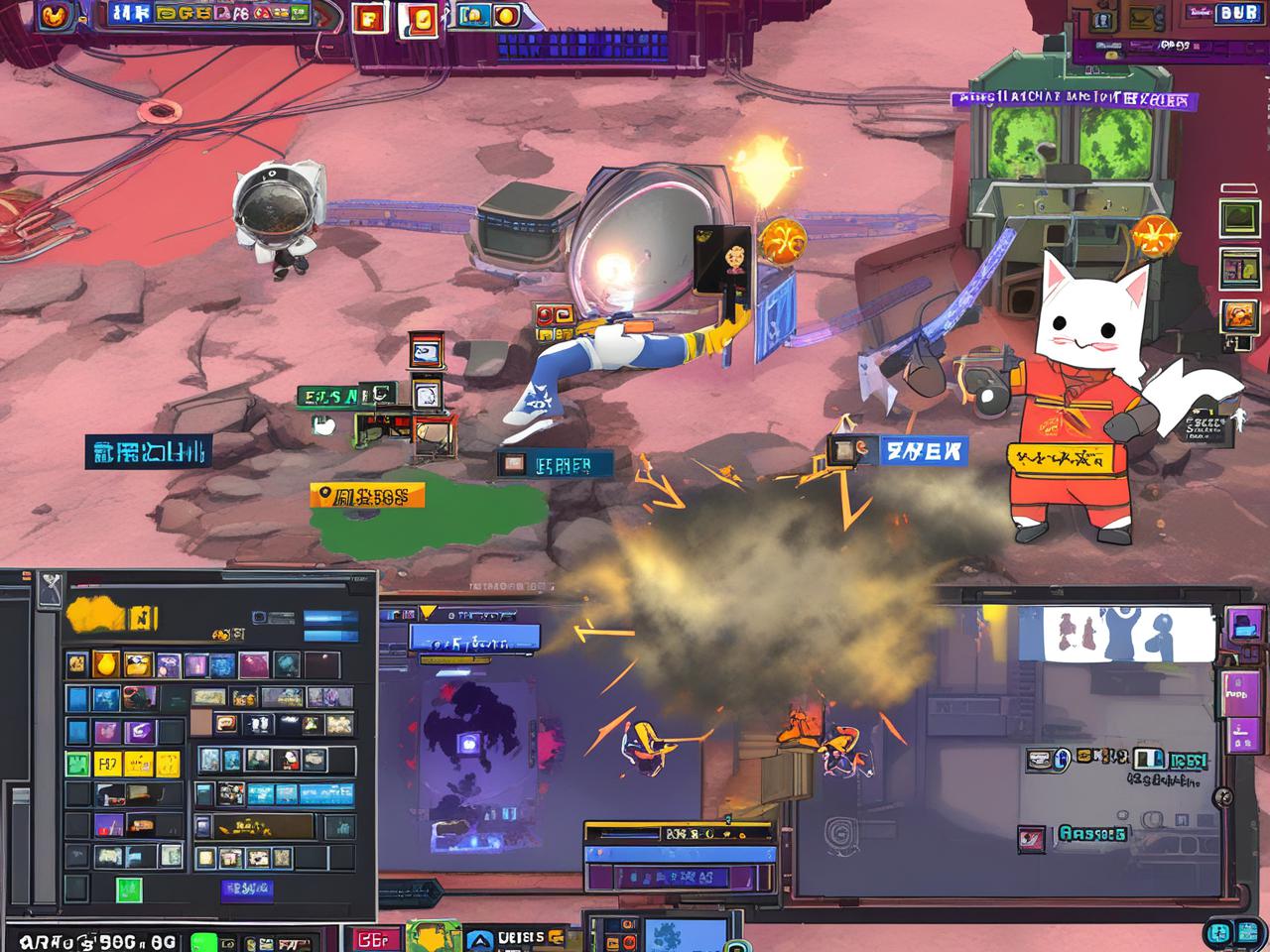Screen dimensions: 1270x952
Task: Click the teal twin-icon button in bottom-right corner
Action: point(1228,933)
